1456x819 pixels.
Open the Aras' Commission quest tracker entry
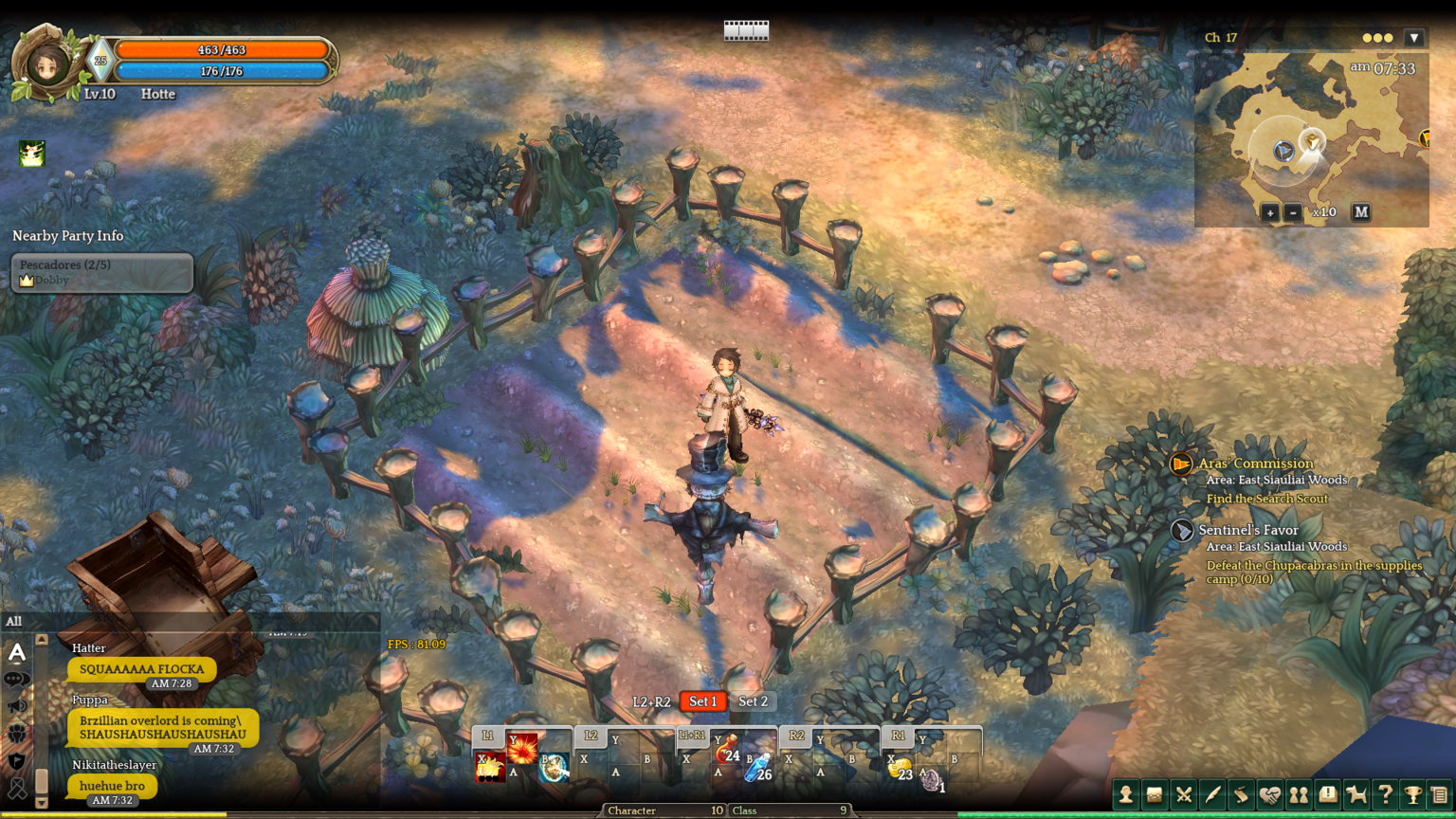click(x=1255, y=464)
